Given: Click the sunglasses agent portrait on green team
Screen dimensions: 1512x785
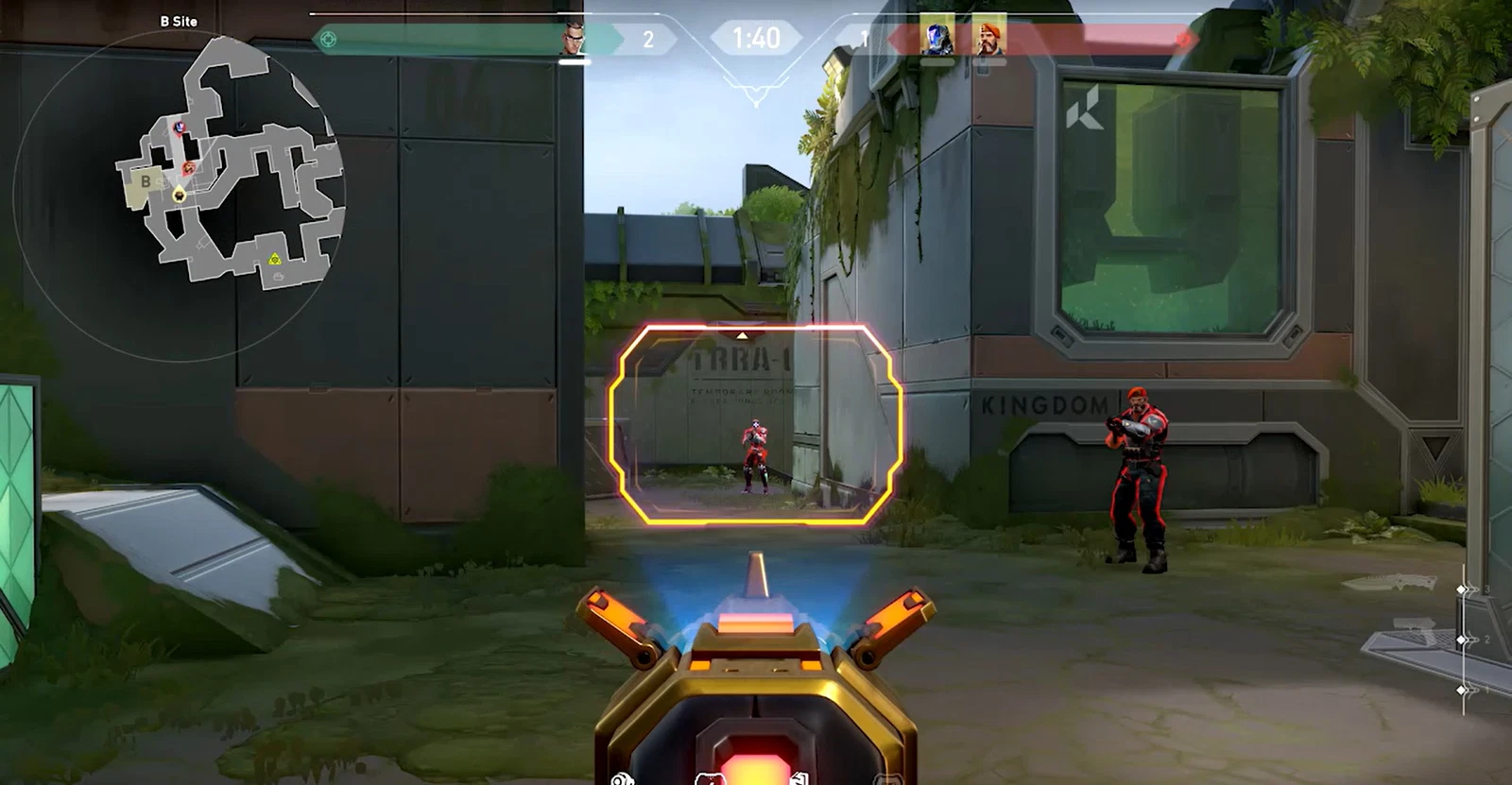Looking at the screenshot, I should (574, 40).
